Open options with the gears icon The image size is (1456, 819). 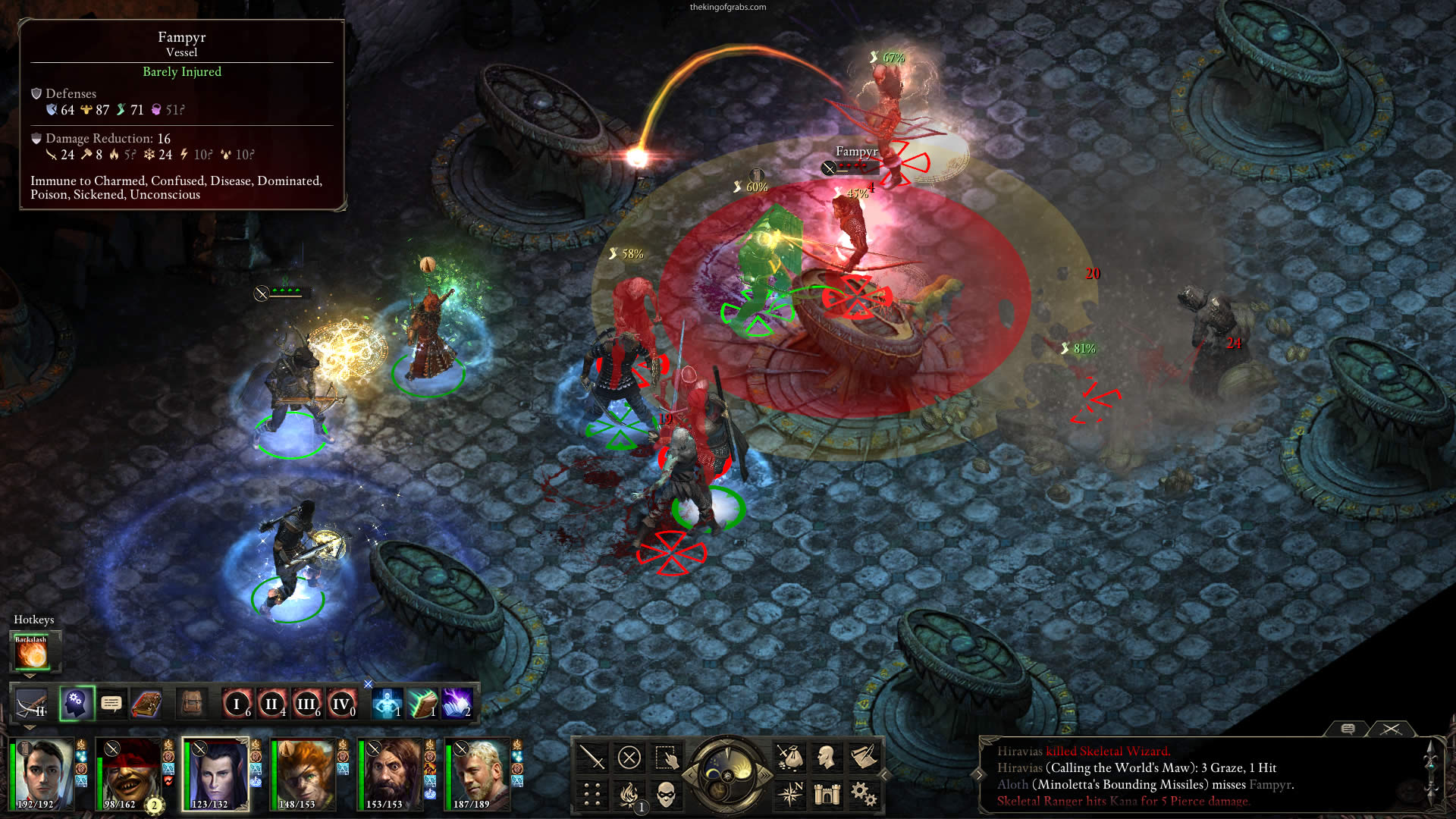(x=863, y=794)
